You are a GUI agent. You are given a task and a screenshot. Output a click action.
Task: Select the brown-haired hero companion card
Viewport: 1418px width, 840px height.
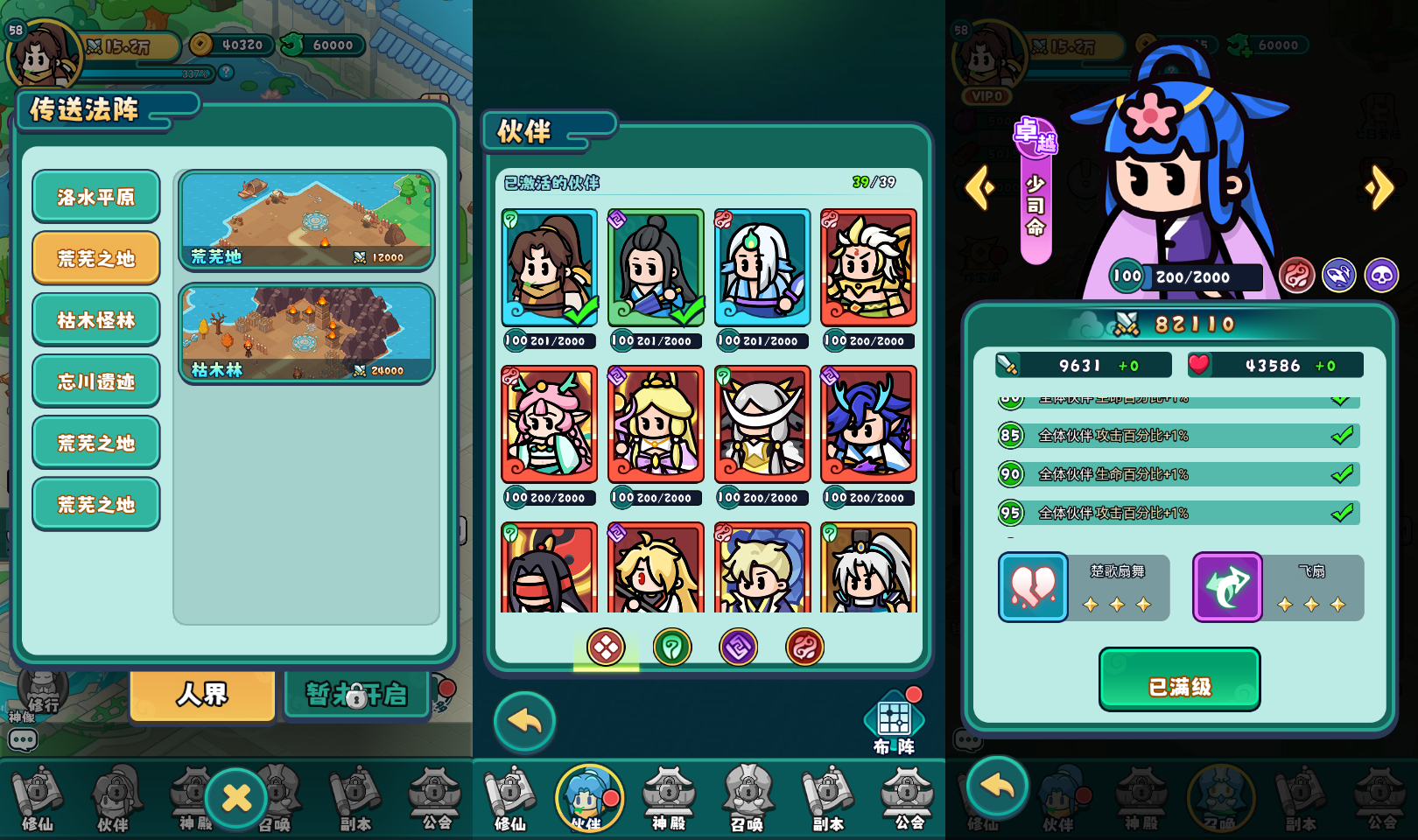[550, 268]
